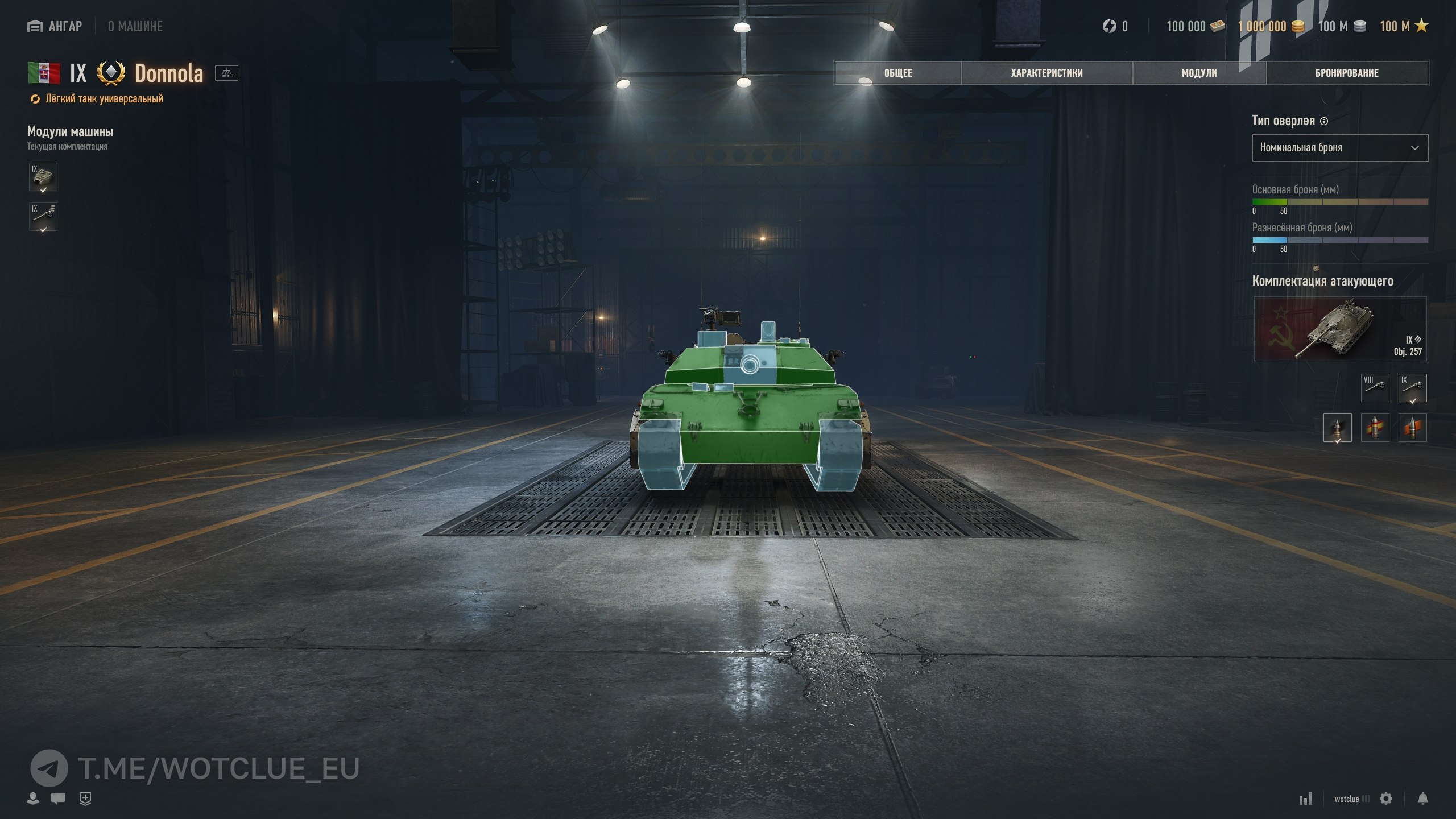
Task: Select the tier VIII attacker gun
Action: (1375, 387)
